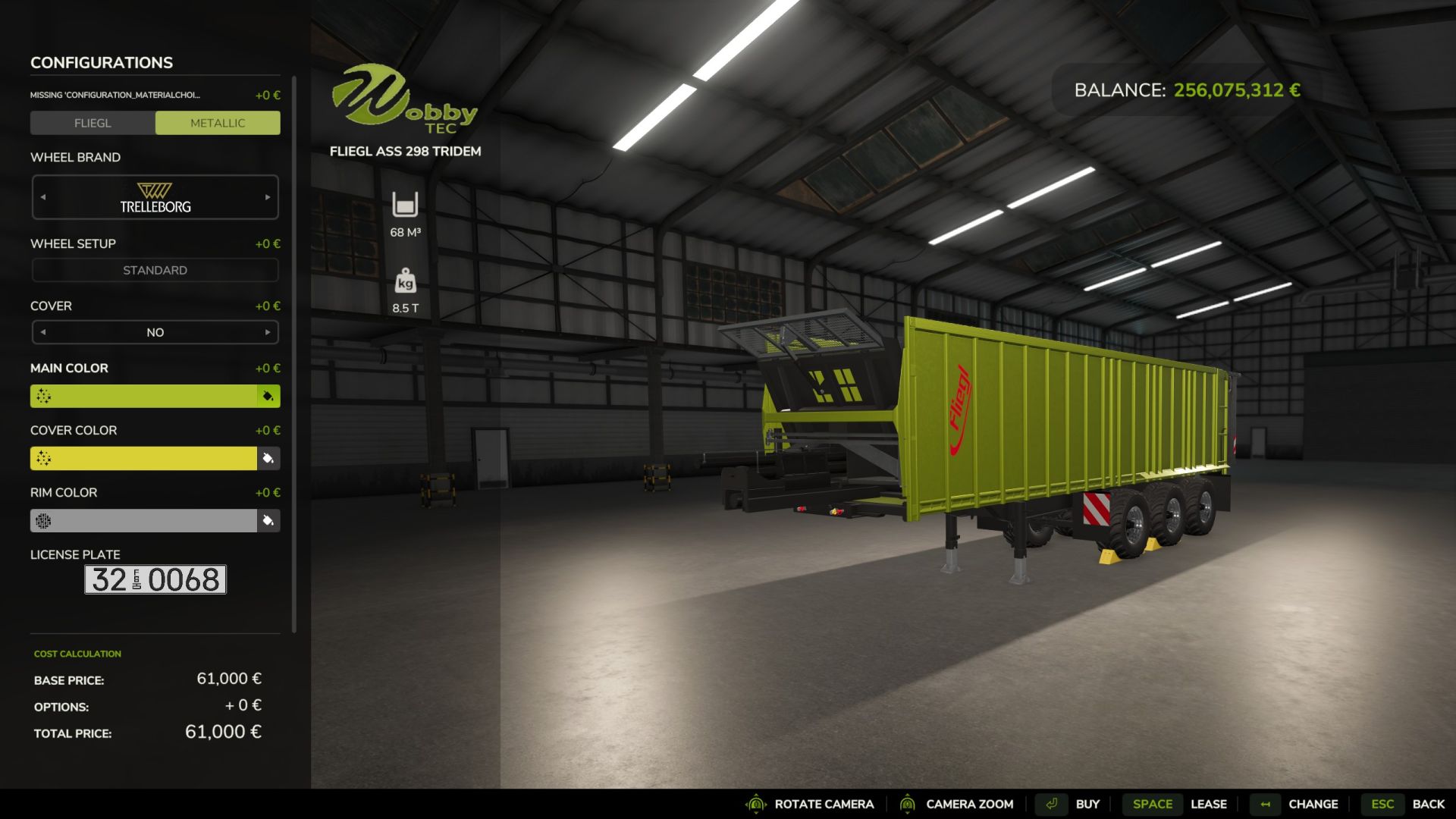Open the STANDARD wheel setup selector
The height and width of the screenshot is (819, 1456).
155,270
